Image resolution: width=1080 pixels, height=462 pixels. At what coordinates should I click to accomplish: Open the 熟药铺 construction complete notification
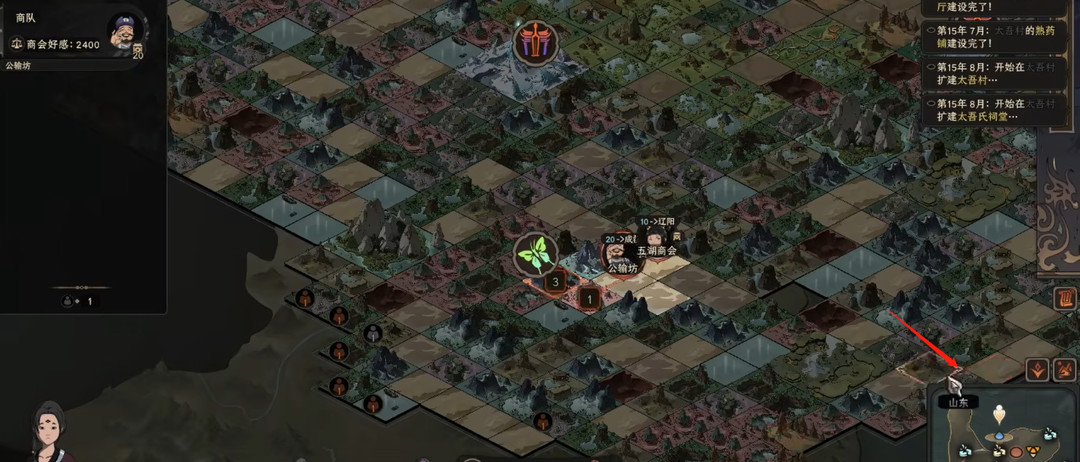click(984, 37)
